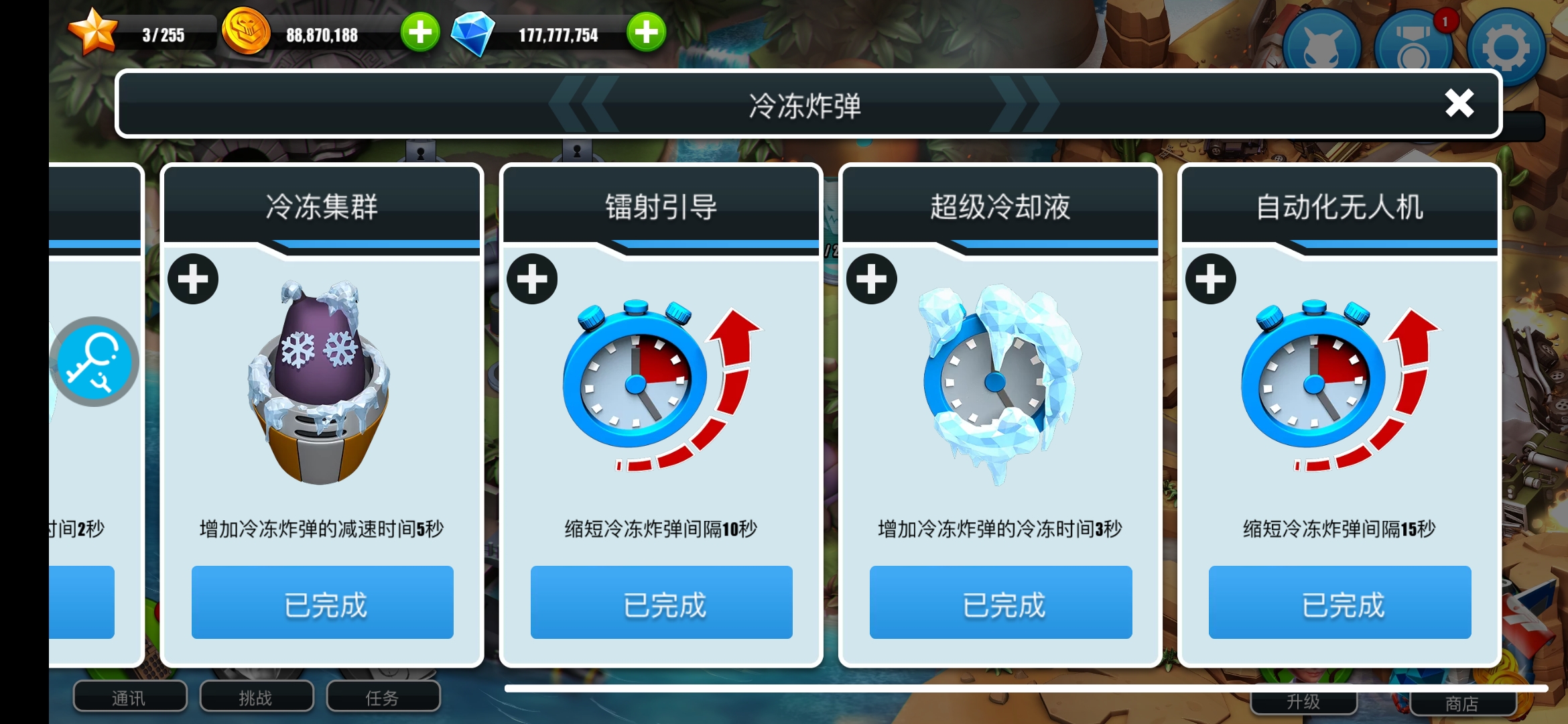Select the partially visible key upgrade card
The height and width of the screenshot is (724, 1568).
(x=94, y=362)
